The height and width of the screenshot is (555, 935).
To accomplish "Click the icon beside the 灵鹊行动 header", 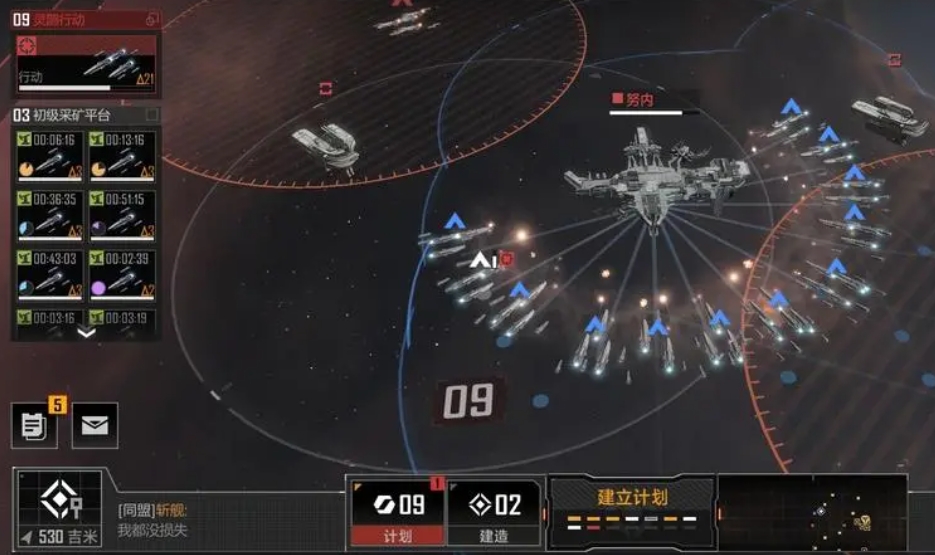I will [152, 19].
